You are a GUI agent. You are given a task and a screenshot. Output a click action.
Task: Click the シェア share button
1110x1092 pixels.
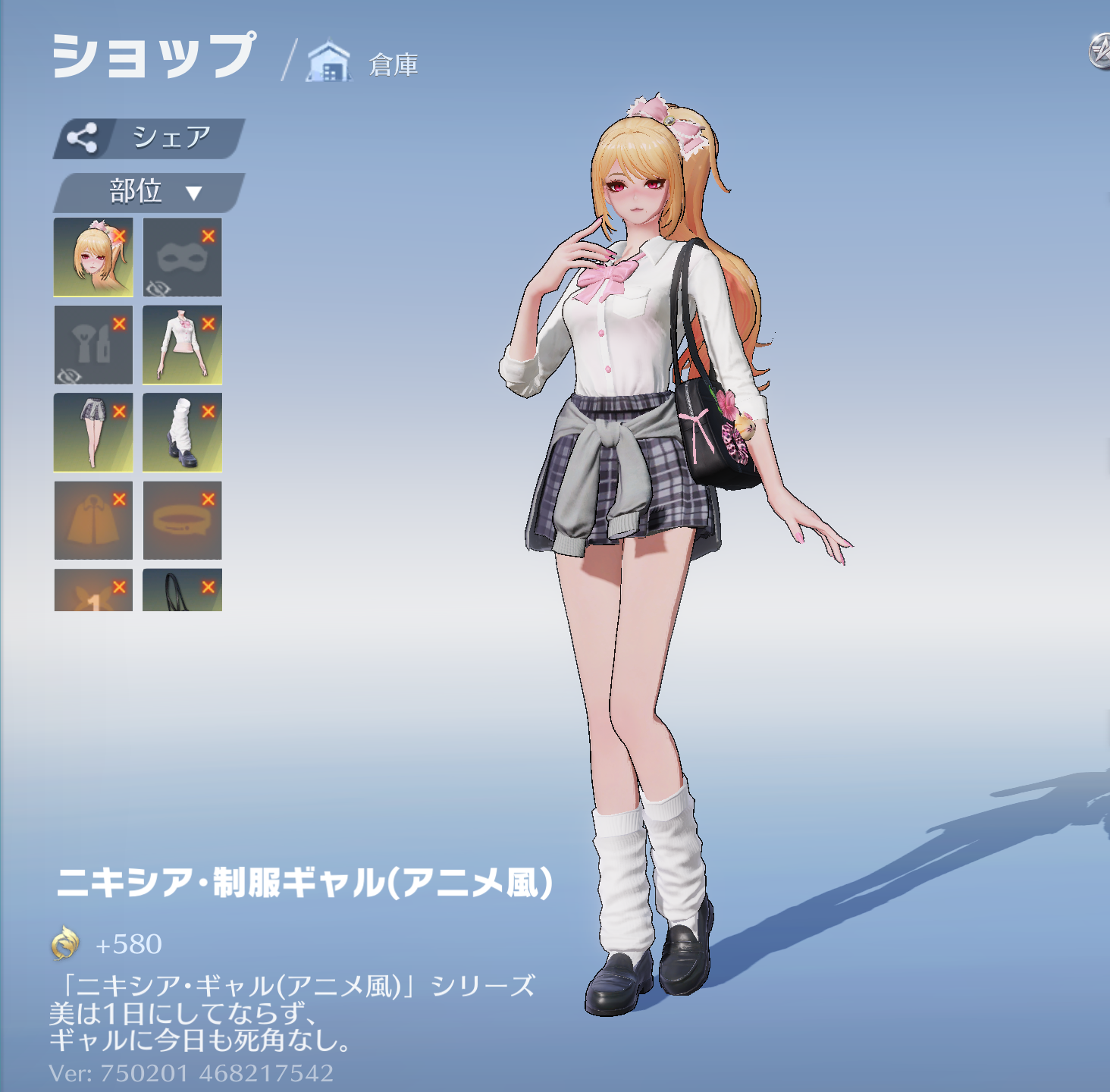coord(149,138)
